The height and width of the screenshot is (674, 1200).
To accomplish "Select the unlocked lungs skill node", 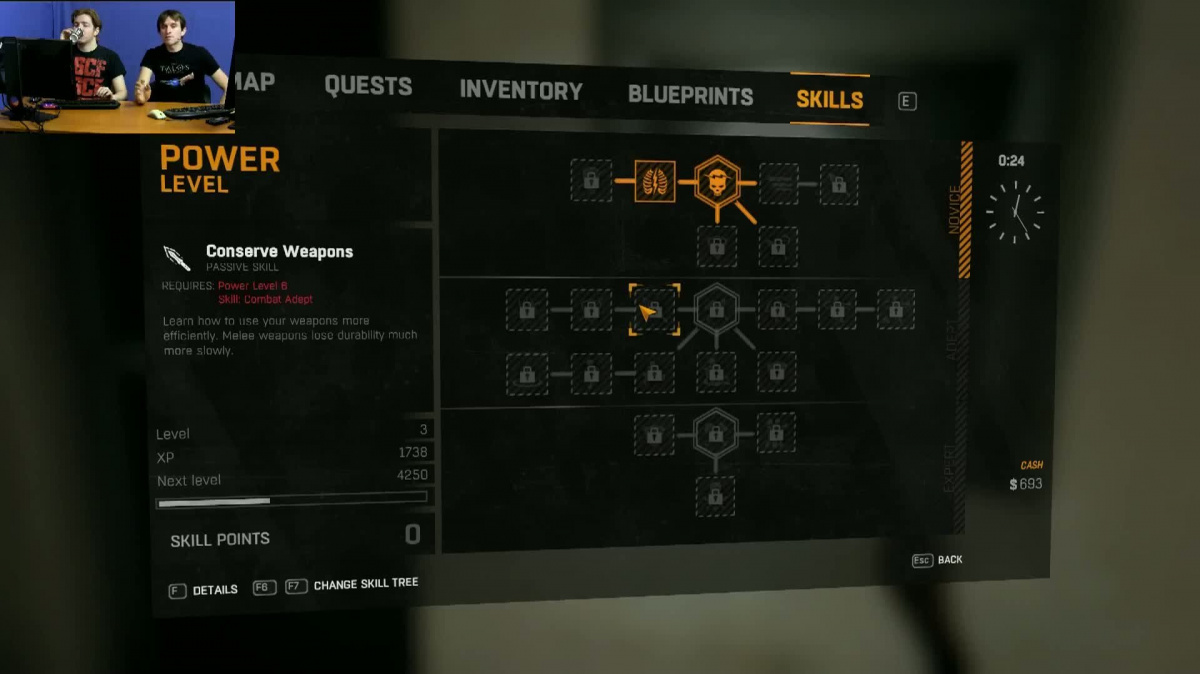I will [655, 181].
